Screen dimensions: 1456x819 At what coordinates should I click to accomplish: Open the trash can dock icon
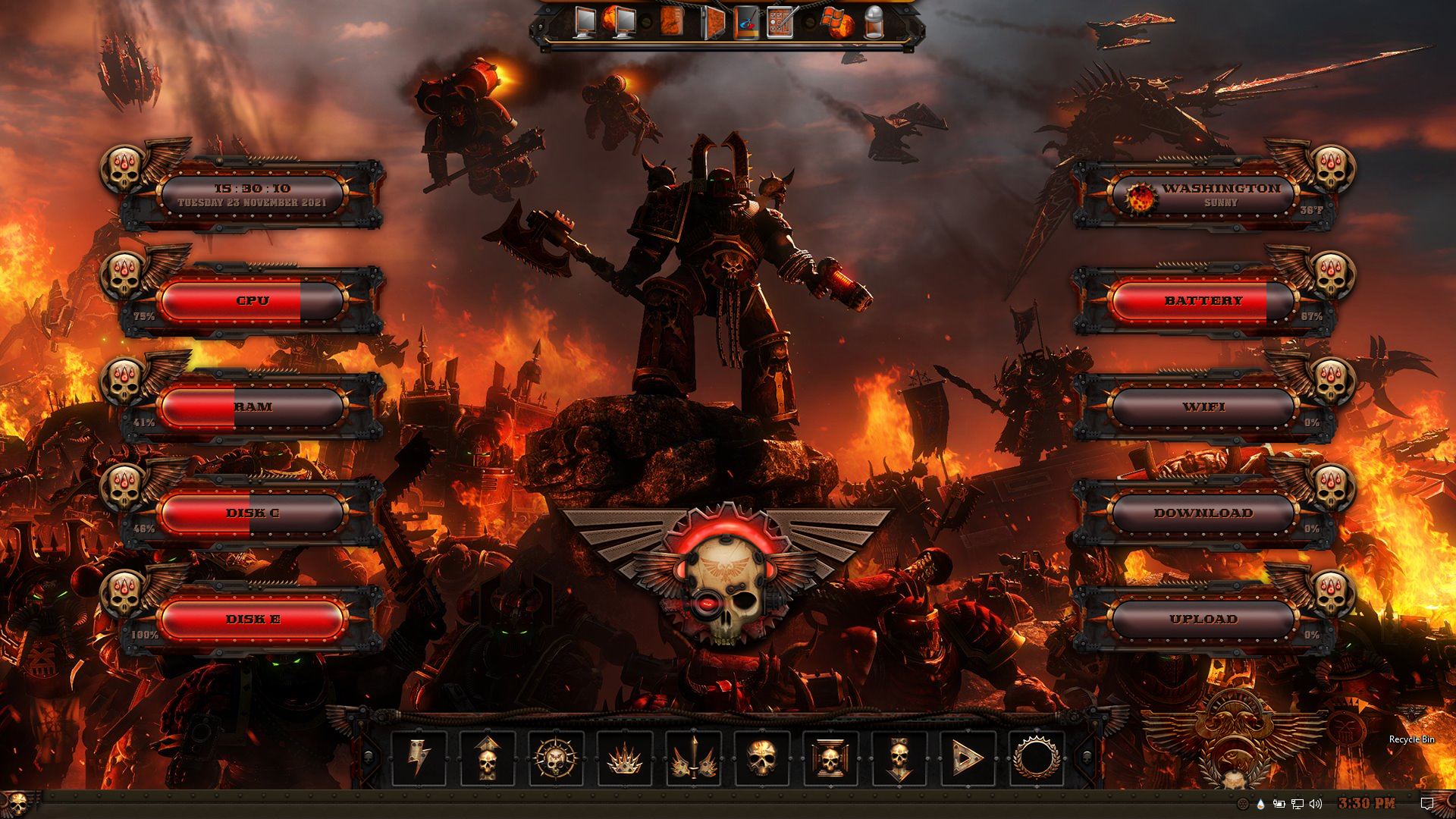click(x=874, y=23)
